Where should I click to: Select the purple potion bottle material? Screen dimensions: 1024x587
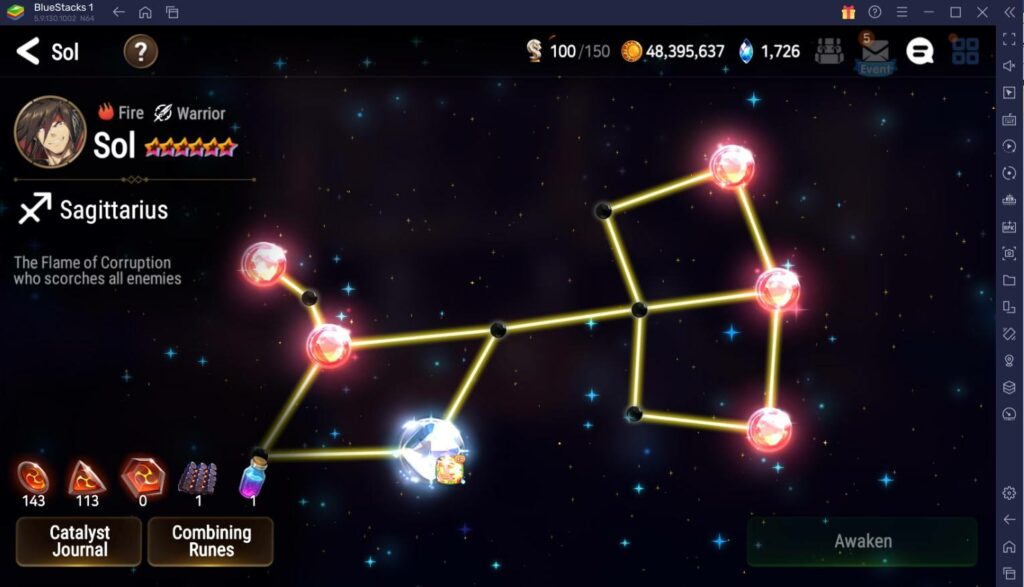(252, 477)
